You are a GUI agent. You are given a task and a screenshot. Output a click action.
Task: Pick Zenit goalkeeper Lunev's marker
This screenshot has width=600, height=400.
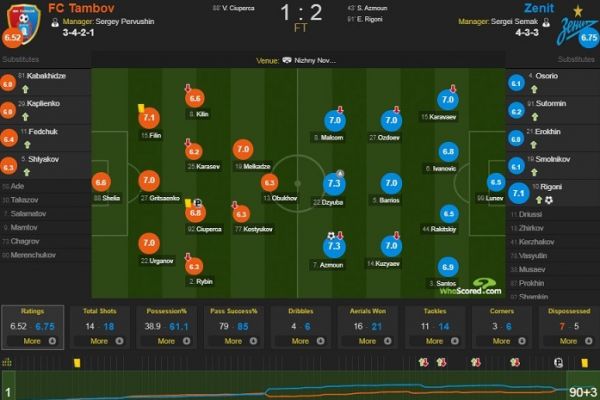pos(497,183)
